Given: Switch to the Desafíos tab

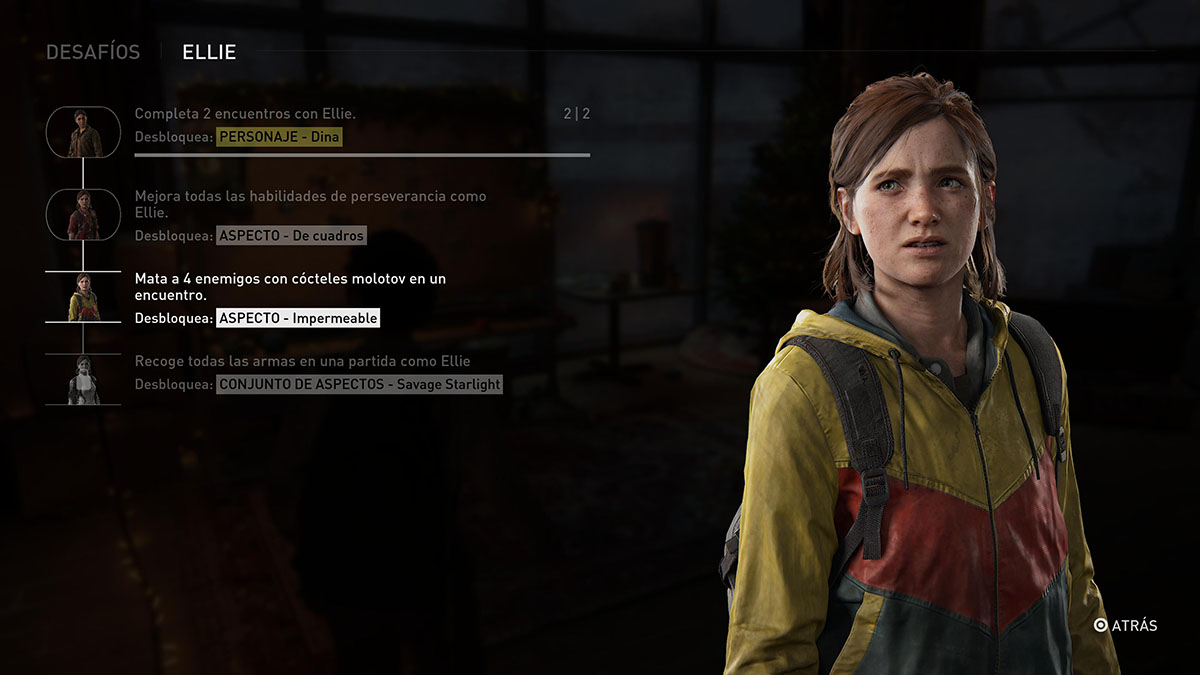Looking at the screenshot, I should pyautogui.click(x=93, y=52).
